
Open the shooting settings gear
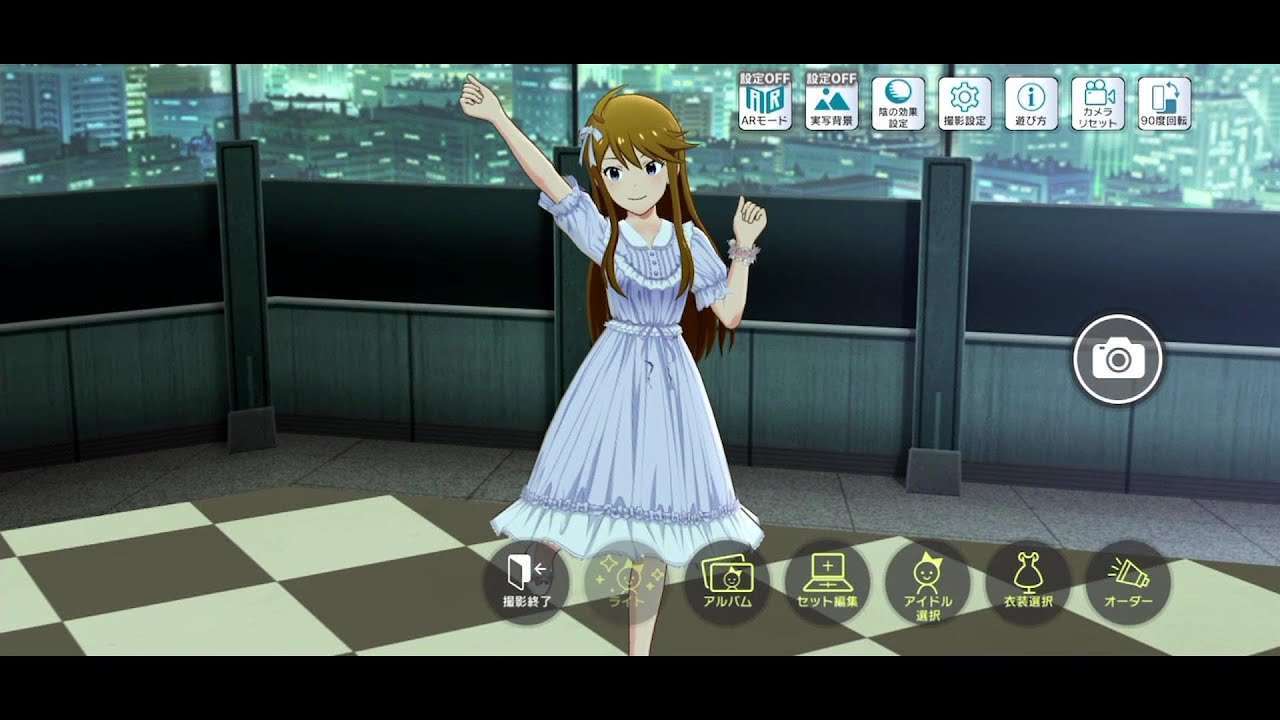coord(965,103)
